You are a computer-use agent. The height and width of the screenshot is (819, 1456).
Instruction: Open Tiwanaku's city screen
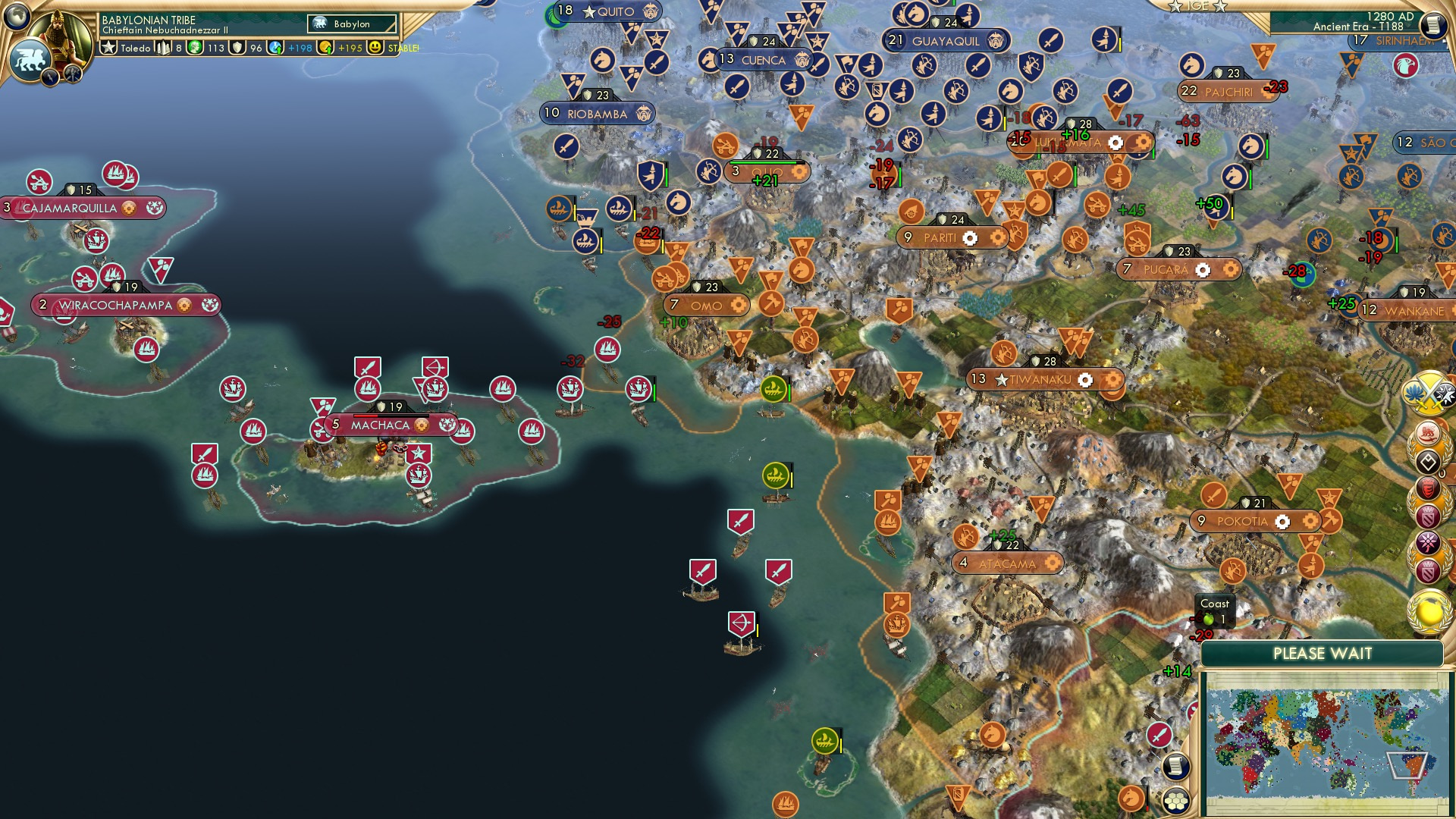[x=1038, y=380]
